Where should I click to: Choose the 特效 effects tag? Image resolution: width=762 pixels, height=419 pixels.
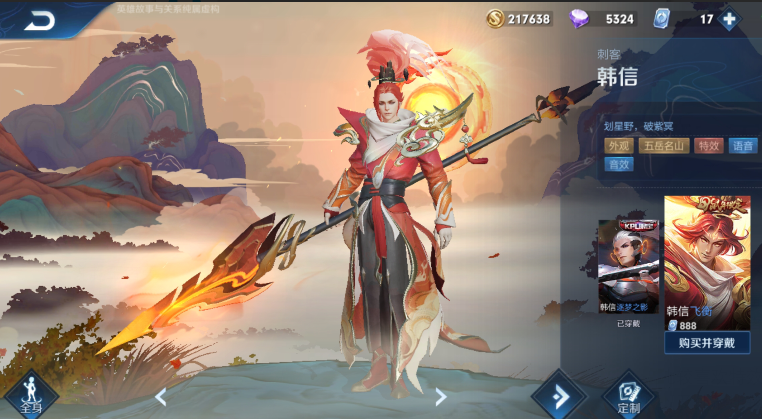tap(708, 146)
